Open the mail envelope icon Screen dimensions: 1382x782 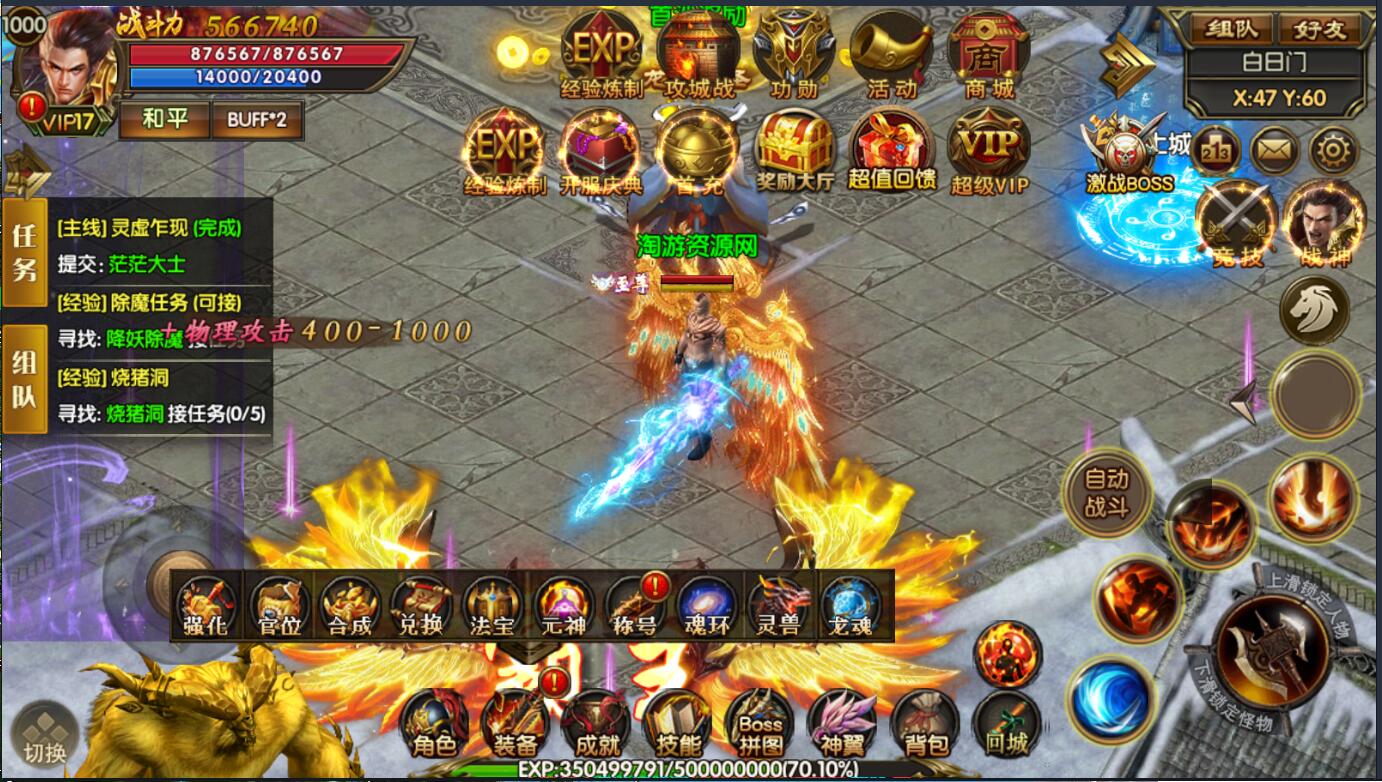pyautogui.click(x=1274, y=151)
